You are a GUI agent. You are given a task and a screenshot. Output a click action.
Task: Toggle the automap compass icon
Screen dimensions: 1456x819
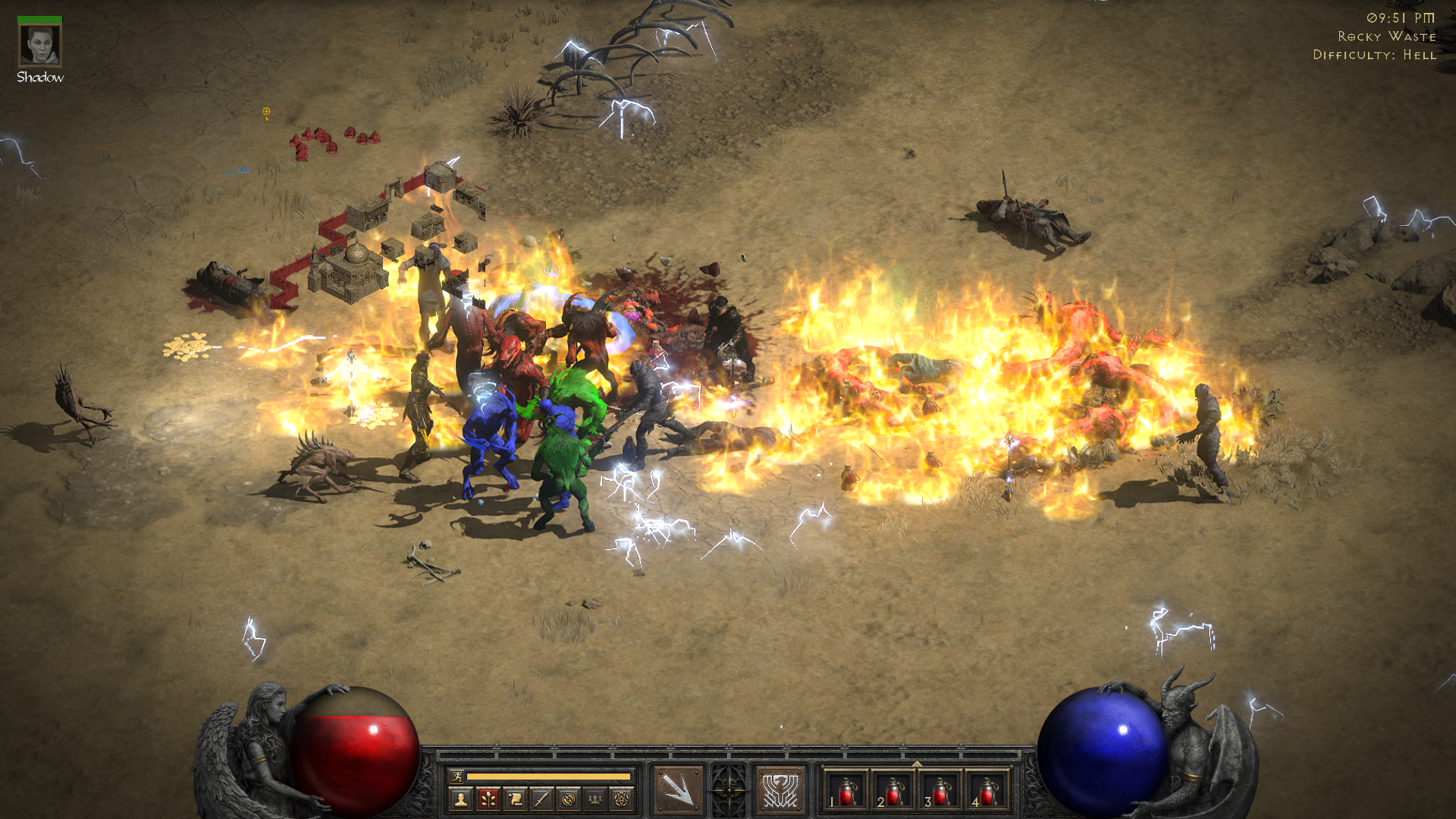(x=569, y=799)
